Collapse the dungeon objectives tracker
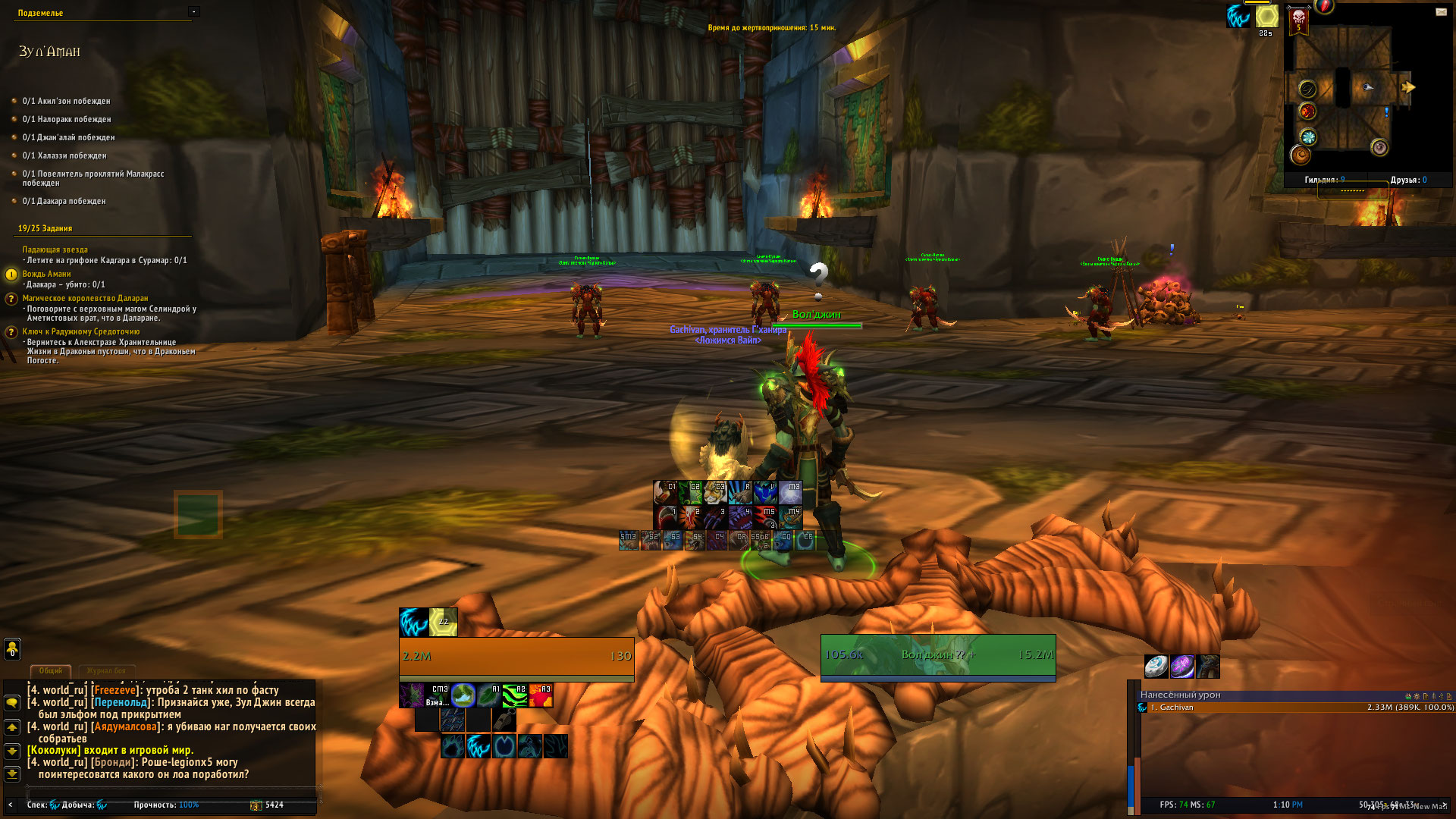Viewport: 1456px width, 819px height. [x=194, y=11]
